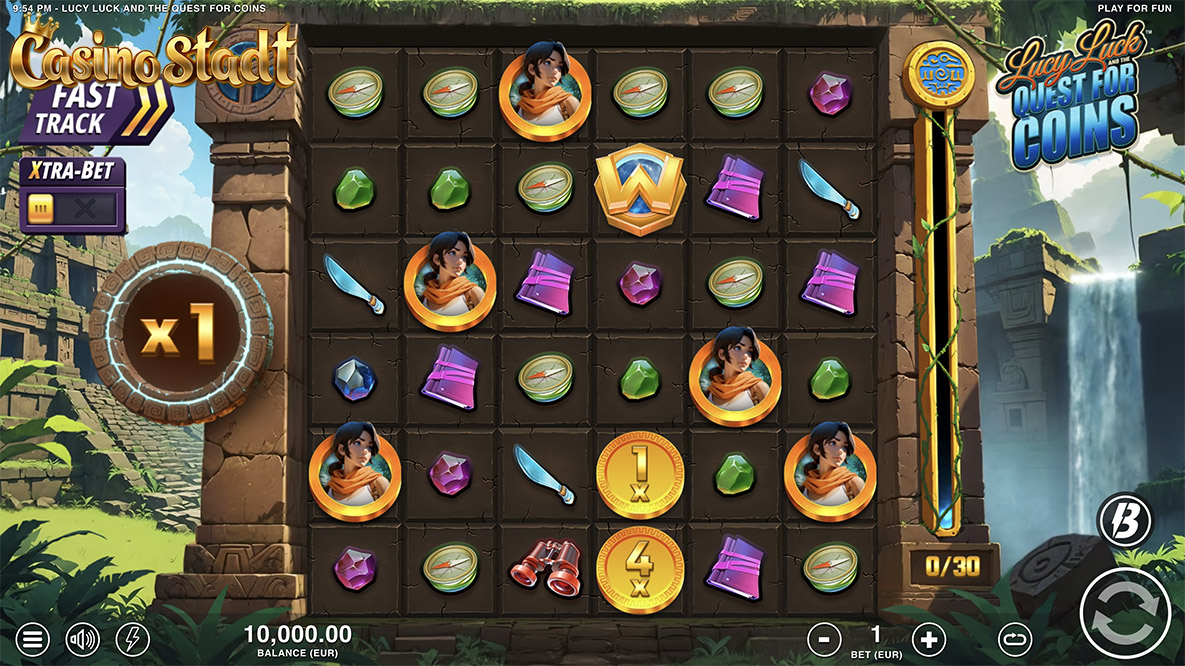Spin the reels with the circular arrows button

(x=1125, y=613)
